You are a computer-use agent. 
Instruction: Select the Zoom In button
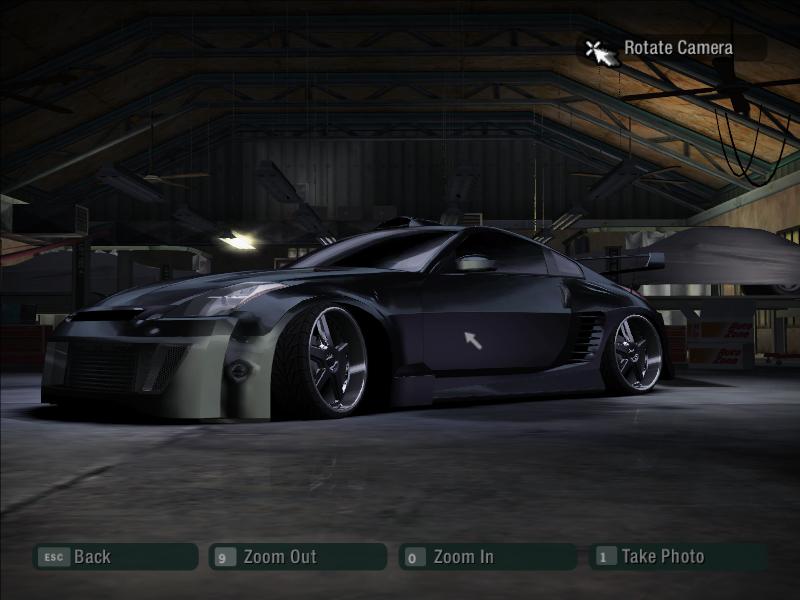pyautogui.click(x=486, y=557)
